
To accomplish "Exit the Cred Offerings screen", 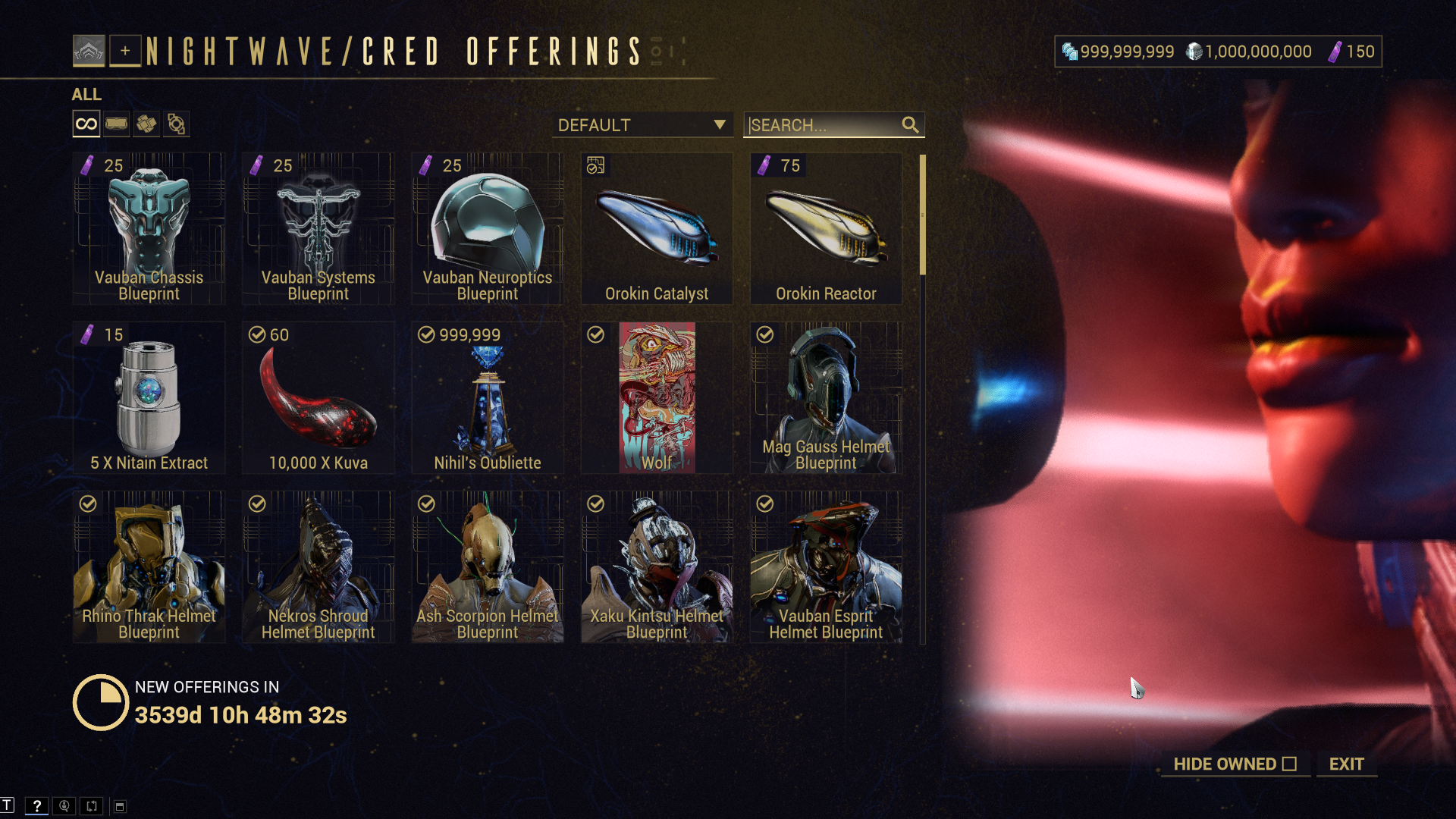I will click(1346, 764).
